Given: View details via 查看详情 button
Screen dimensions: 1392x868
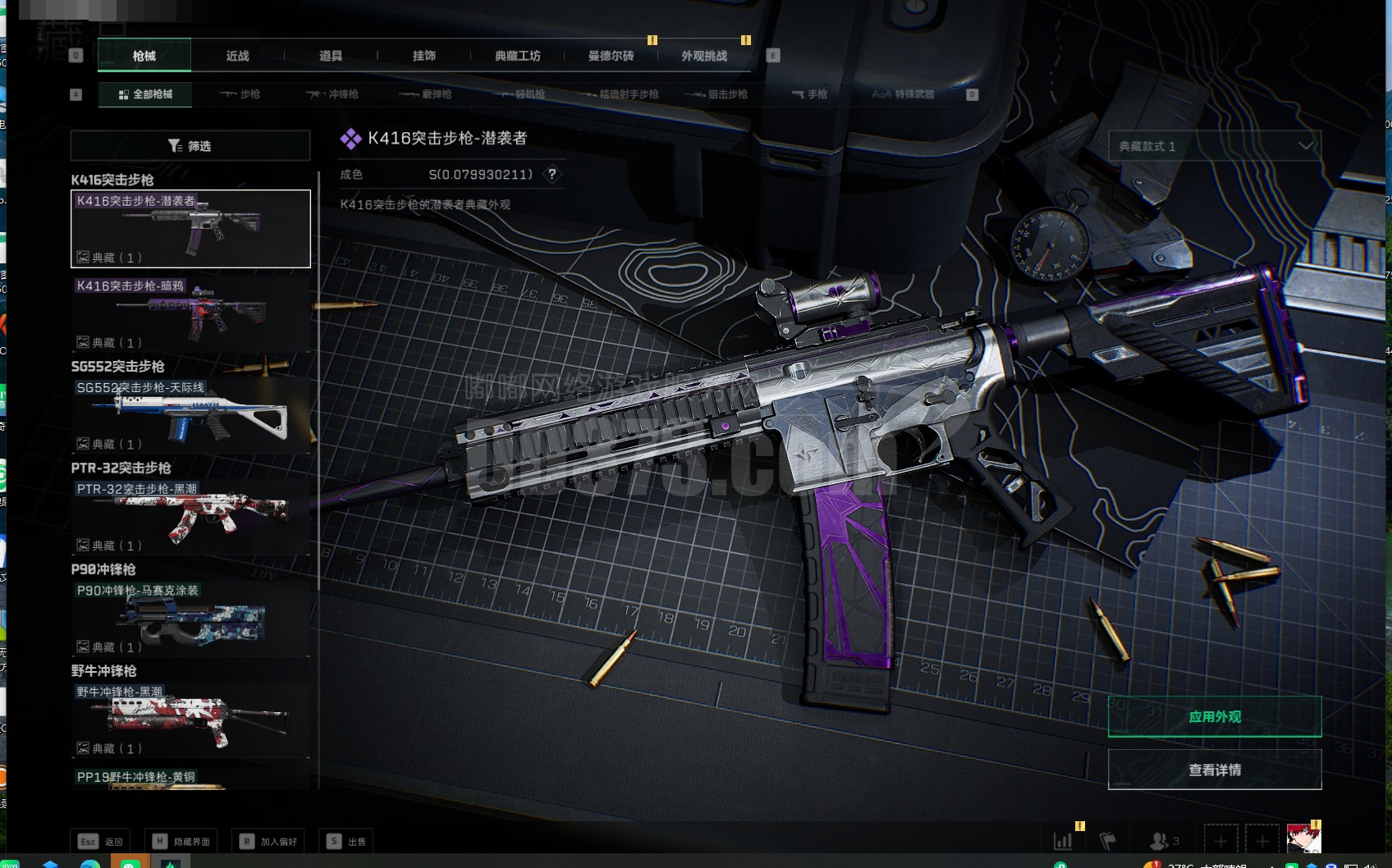Looking at the screenshot, I should coord(1215,770).
